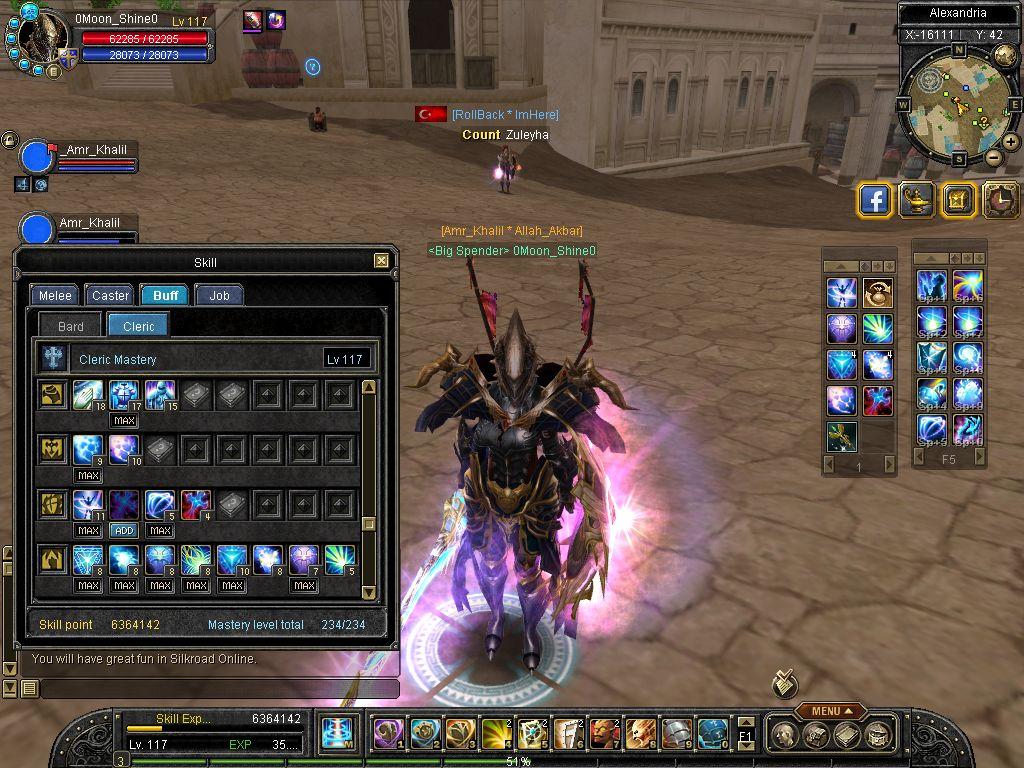Select Amr_Khalil's flagged party member portrait
The image size is (1024, 768).
[37, 157]
